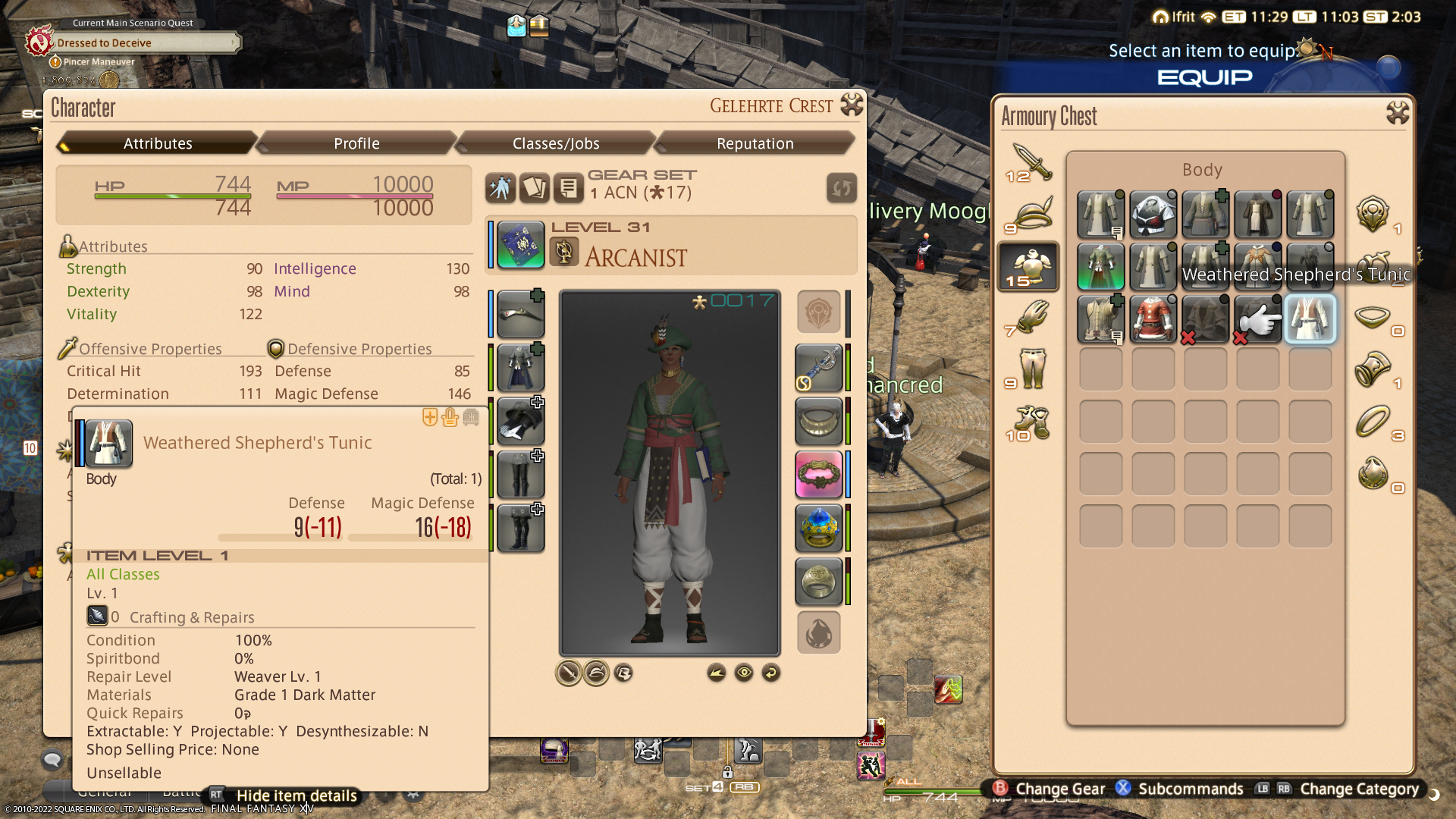Screen dimensions: 1456x819
Task: Open the hands gear category
Action: coord(1029,318)
